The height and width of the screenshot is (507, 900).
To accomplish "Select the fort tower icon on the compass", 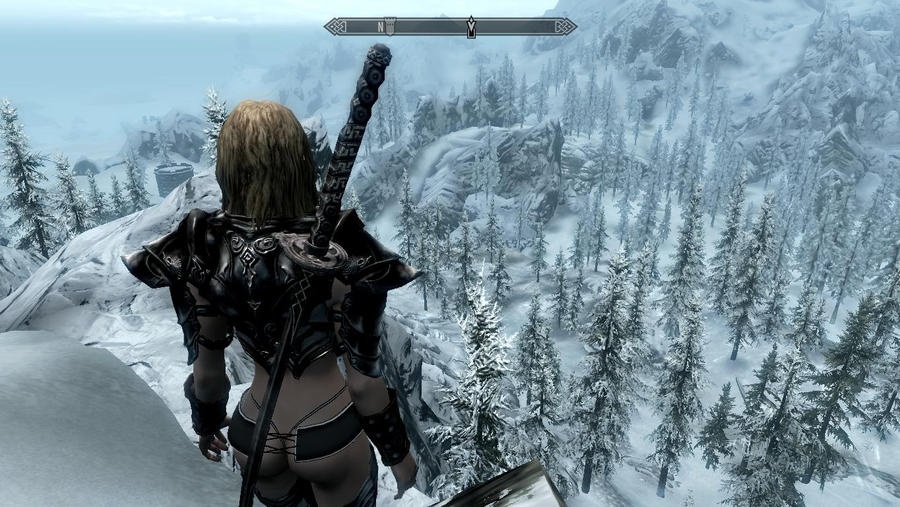I will click(x=391, y=26).
